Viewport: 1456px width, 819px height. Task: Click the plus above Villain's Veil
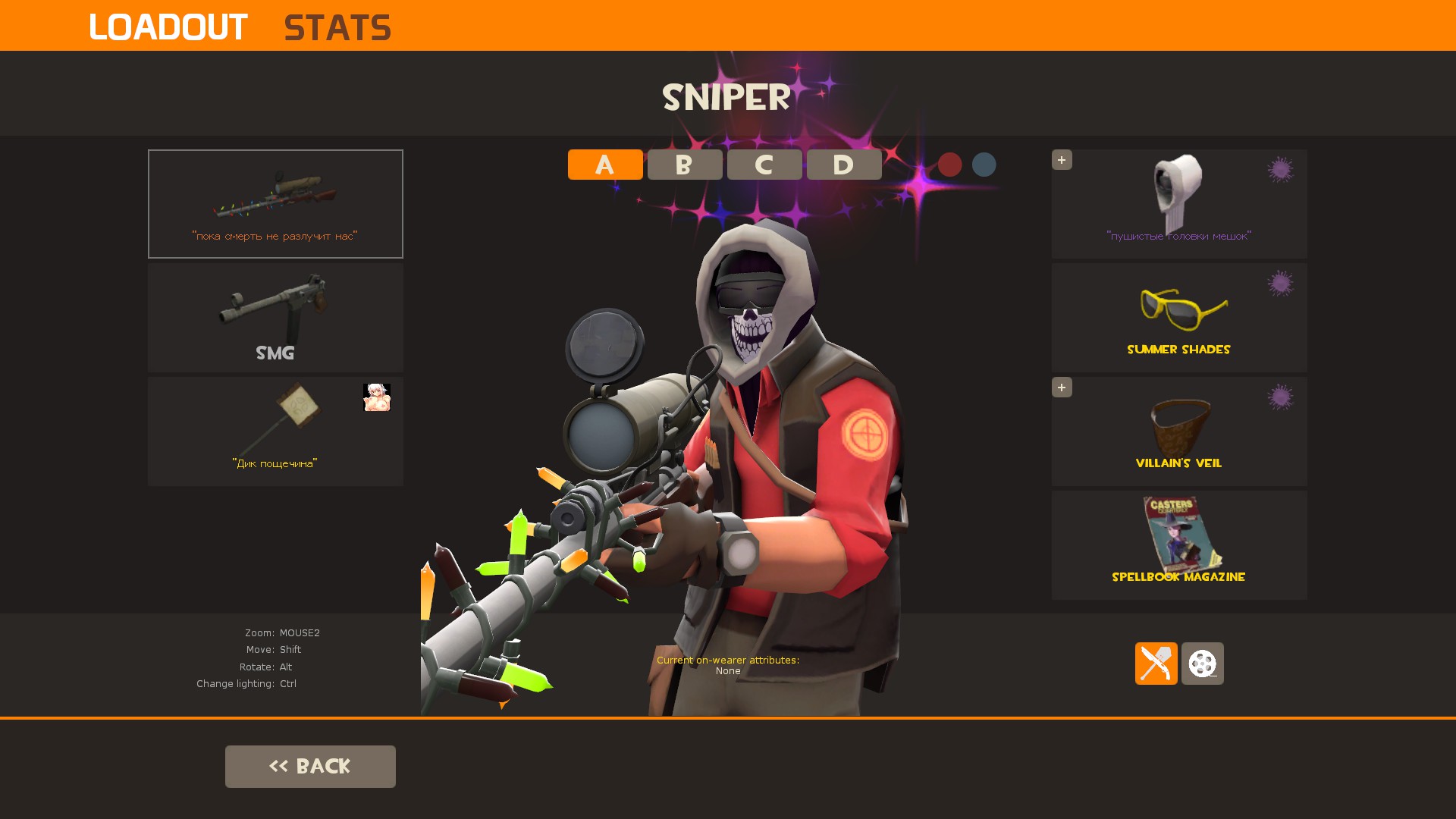click(x=1062, y=388)
